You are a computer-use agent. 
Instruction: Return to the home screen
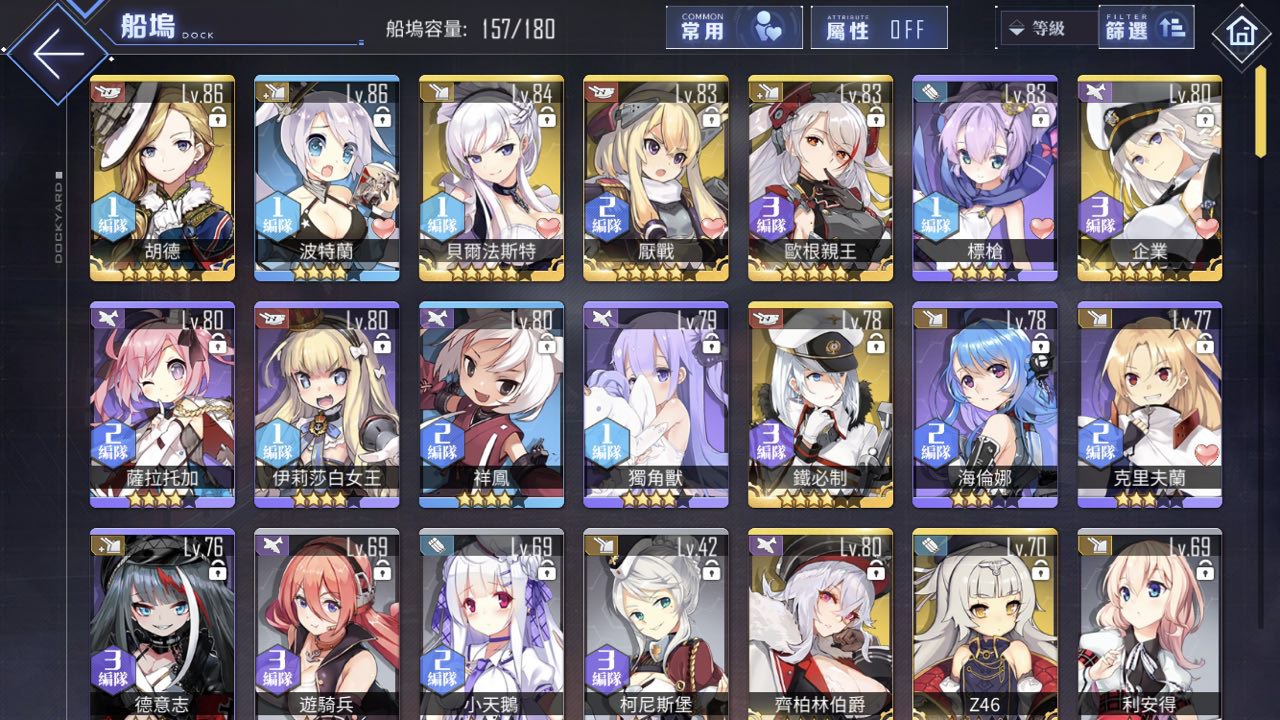[1241, 34]
